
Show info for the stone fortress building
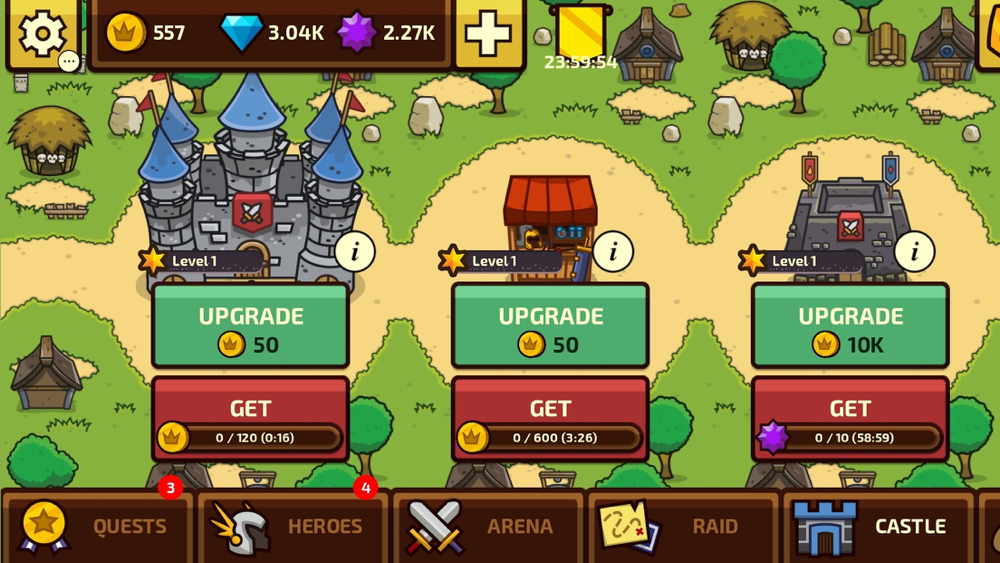[x=913, y=252]
